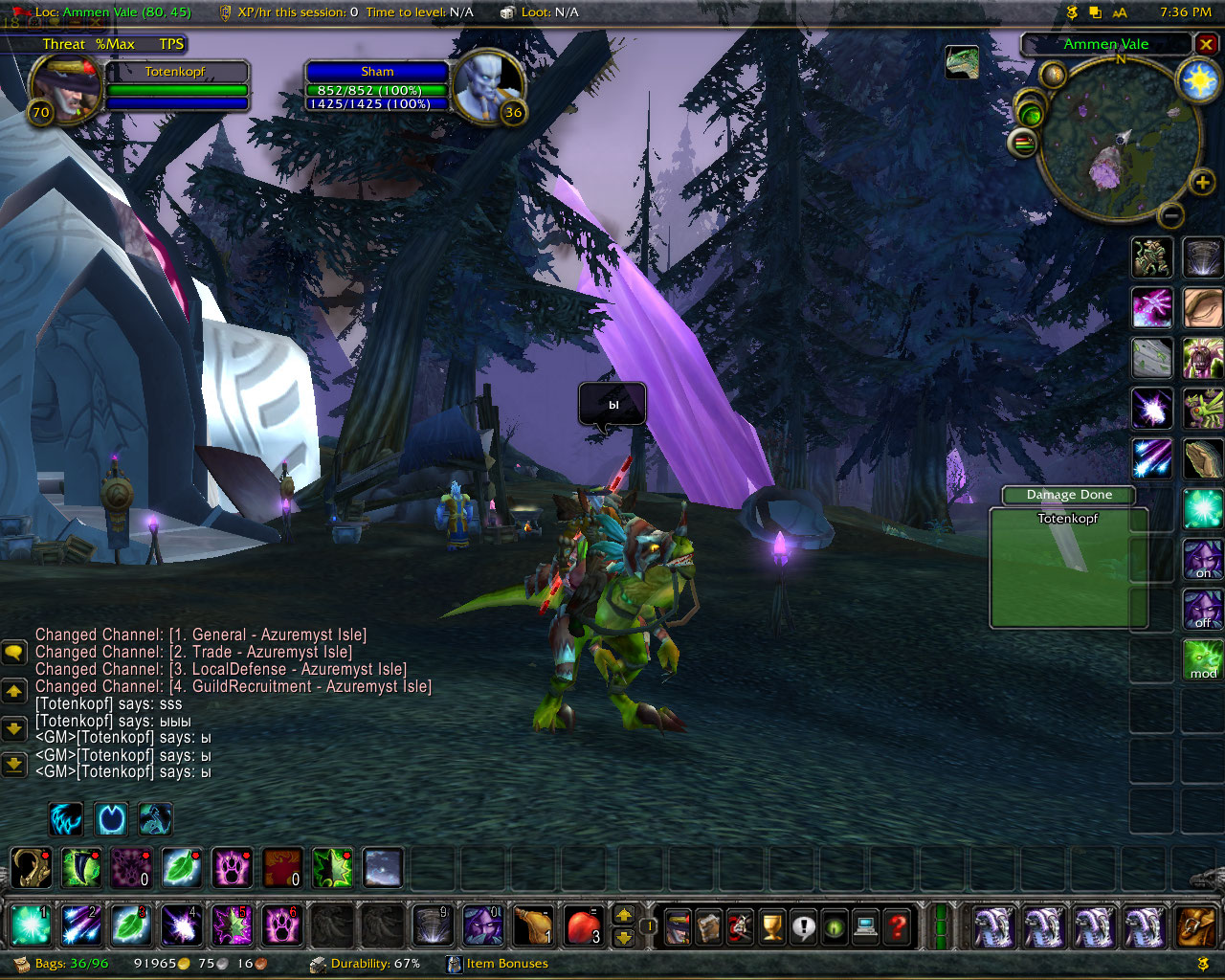Click the night elf icon labeled "off"
The image size is (1225, 980).
pyautogui.click(x=1203, y=609)
